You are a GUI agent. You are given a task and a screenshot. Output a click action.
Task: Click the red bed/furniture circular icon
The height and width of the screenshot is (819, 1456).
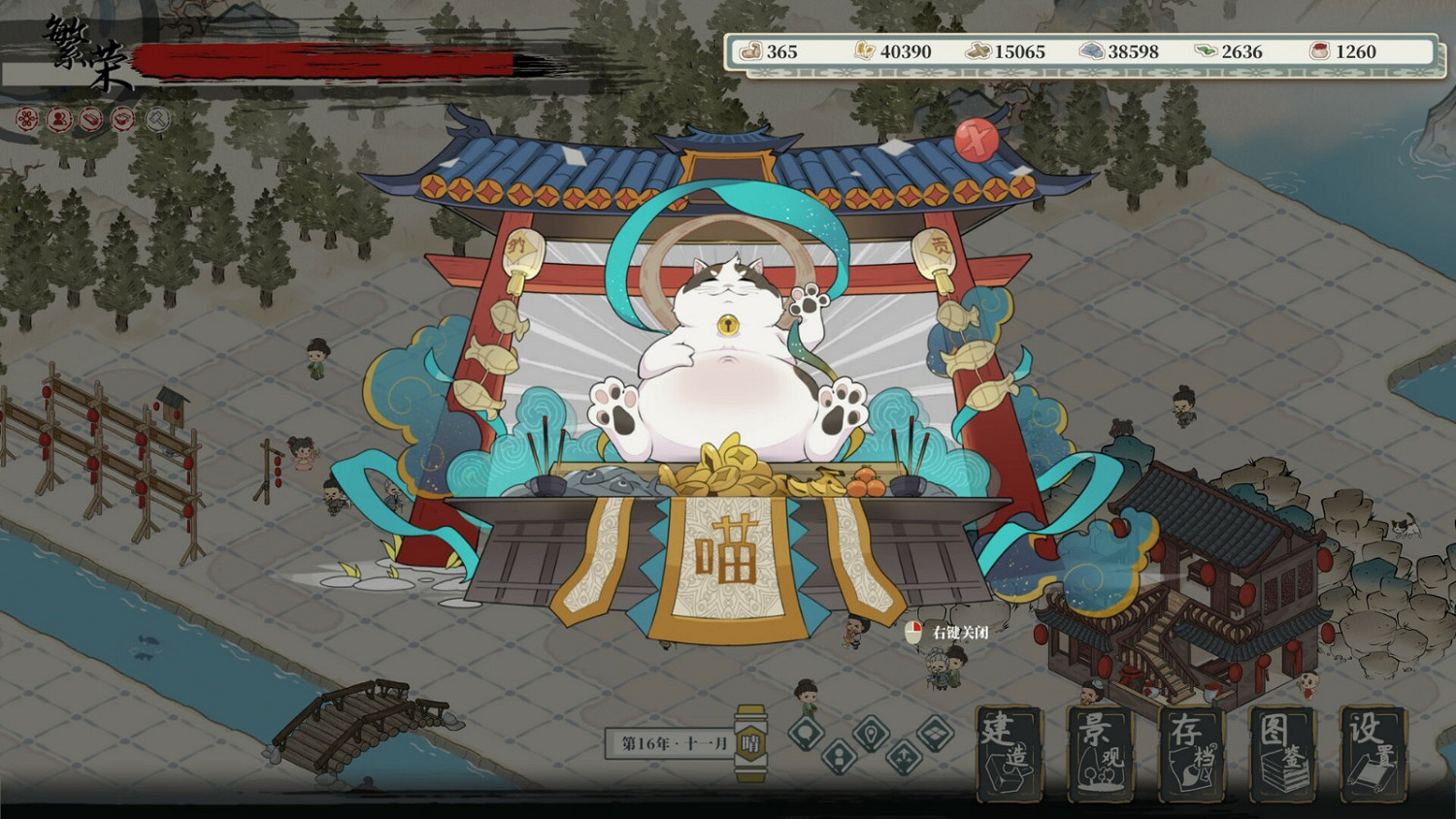click(88, 119)
